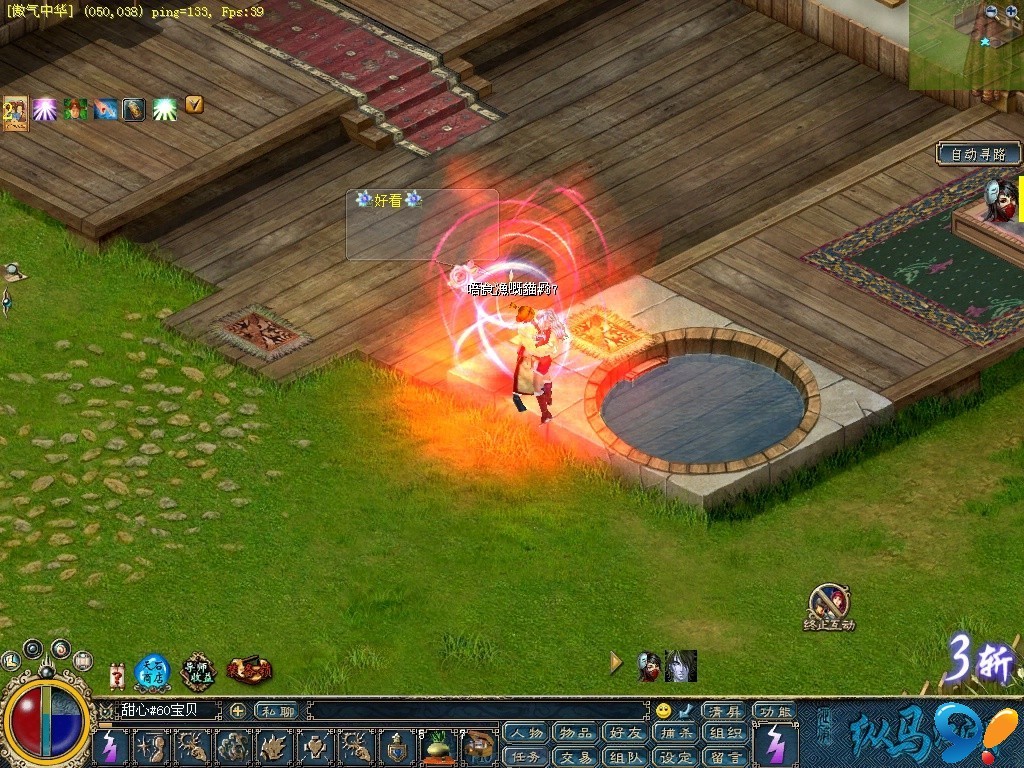1024x768 pixels.
Task: Click the 任务 quest button
Action: tap(526, 757)
